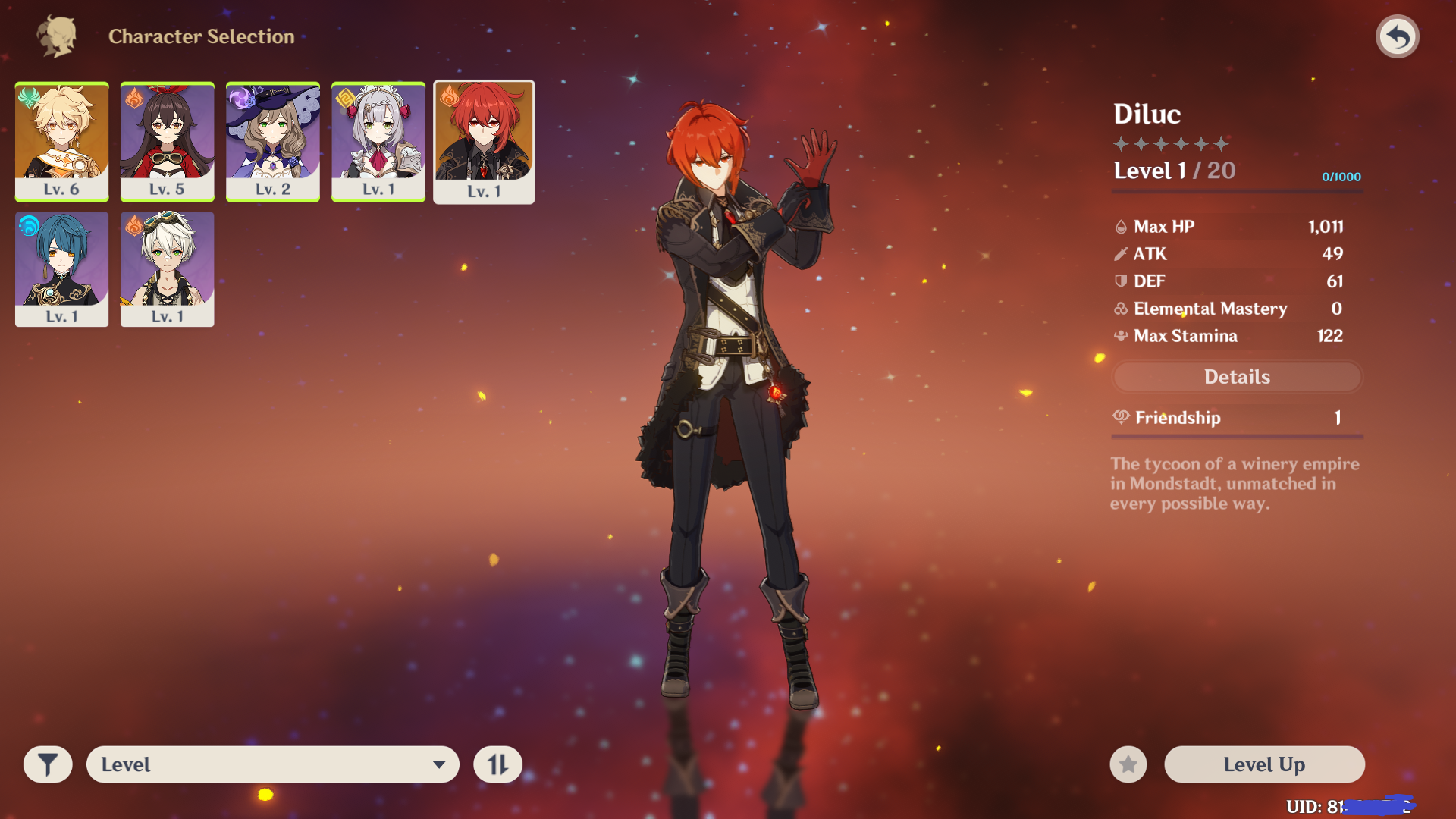Open Diluc's Details panel
The width and height of the screenshot is (1456, 819).
click(x=1237, y=377)
